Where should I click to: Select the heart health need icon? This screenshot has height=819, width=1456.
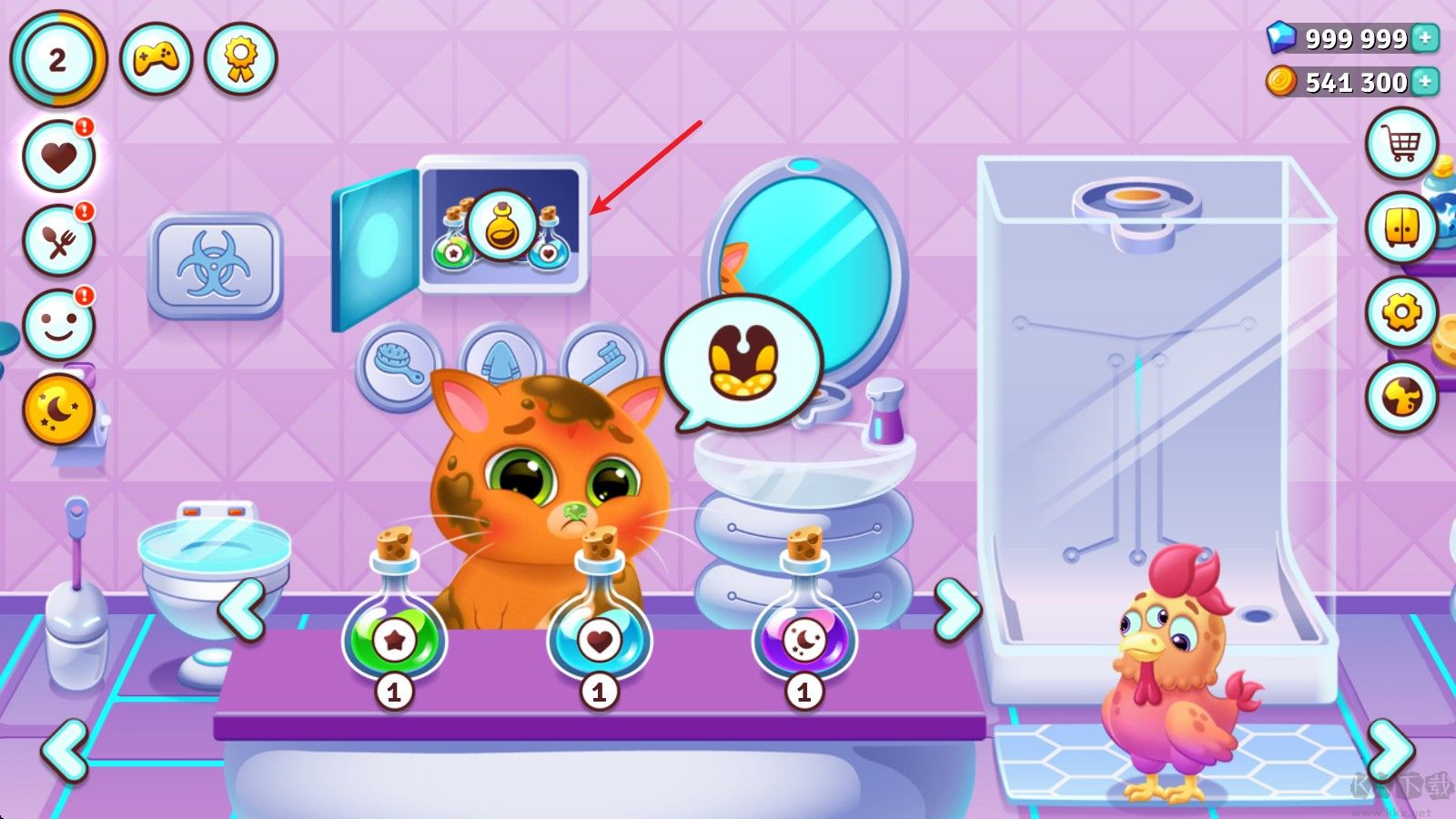(59, 157)
